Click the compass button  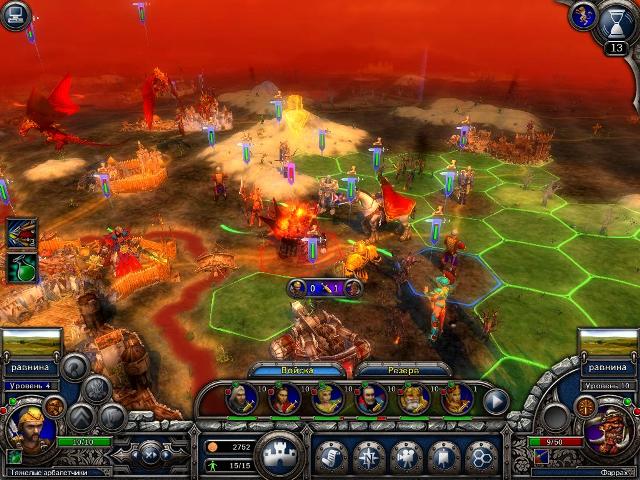[x=369, y=455]
